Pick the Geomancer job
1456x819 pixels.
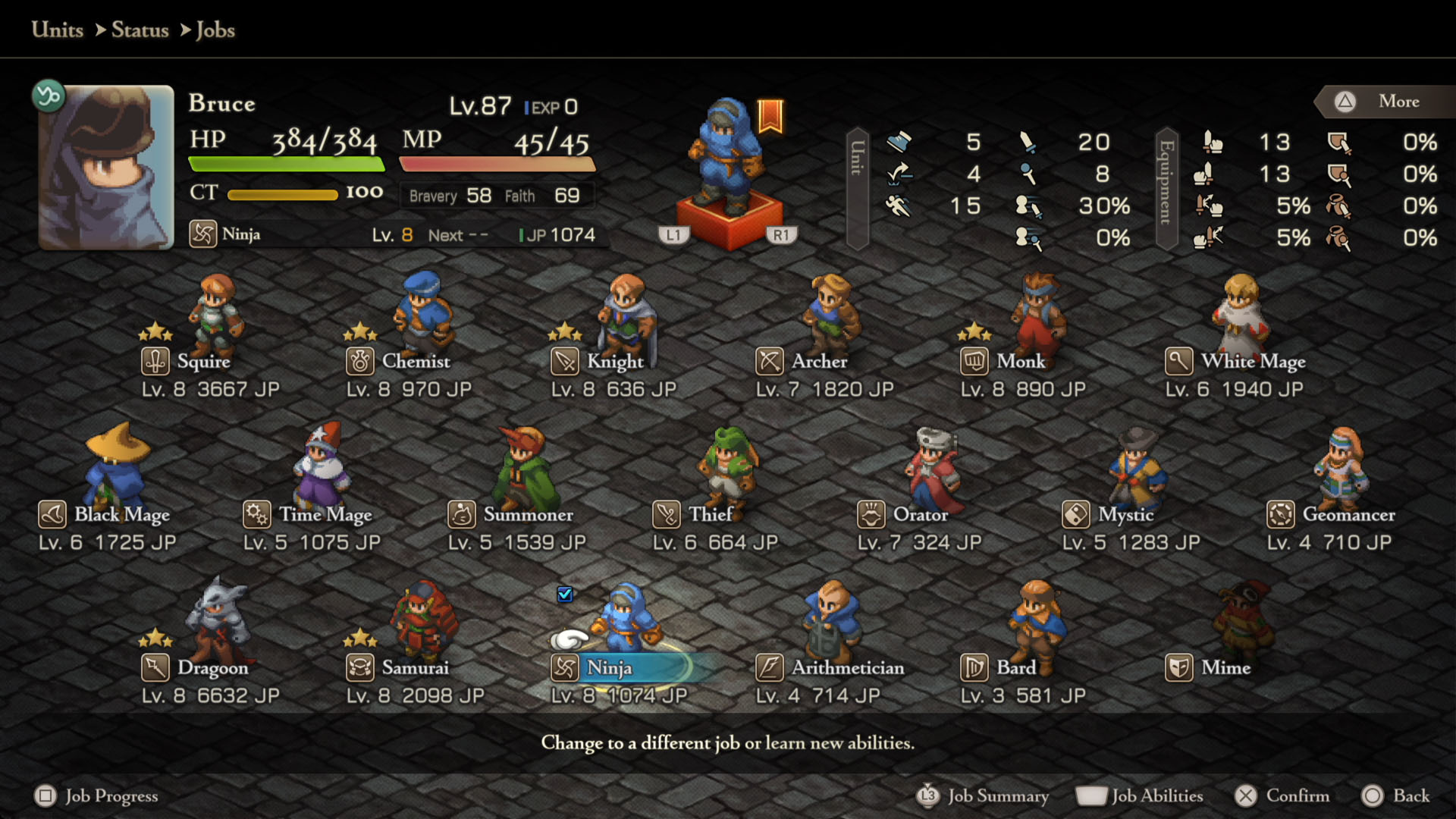coord(1348,515)
